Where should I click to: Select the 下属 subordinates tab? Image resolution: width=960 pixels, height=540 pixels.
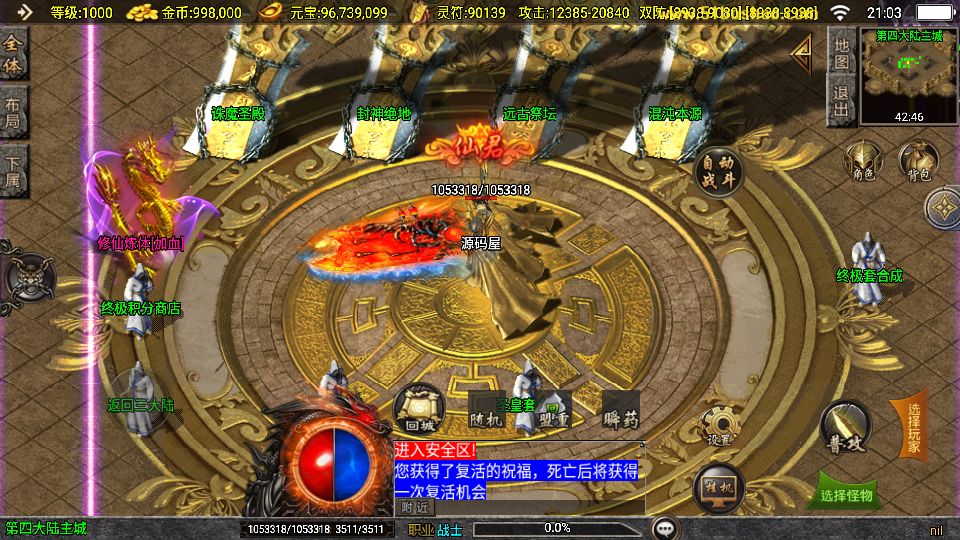[13, 170]
